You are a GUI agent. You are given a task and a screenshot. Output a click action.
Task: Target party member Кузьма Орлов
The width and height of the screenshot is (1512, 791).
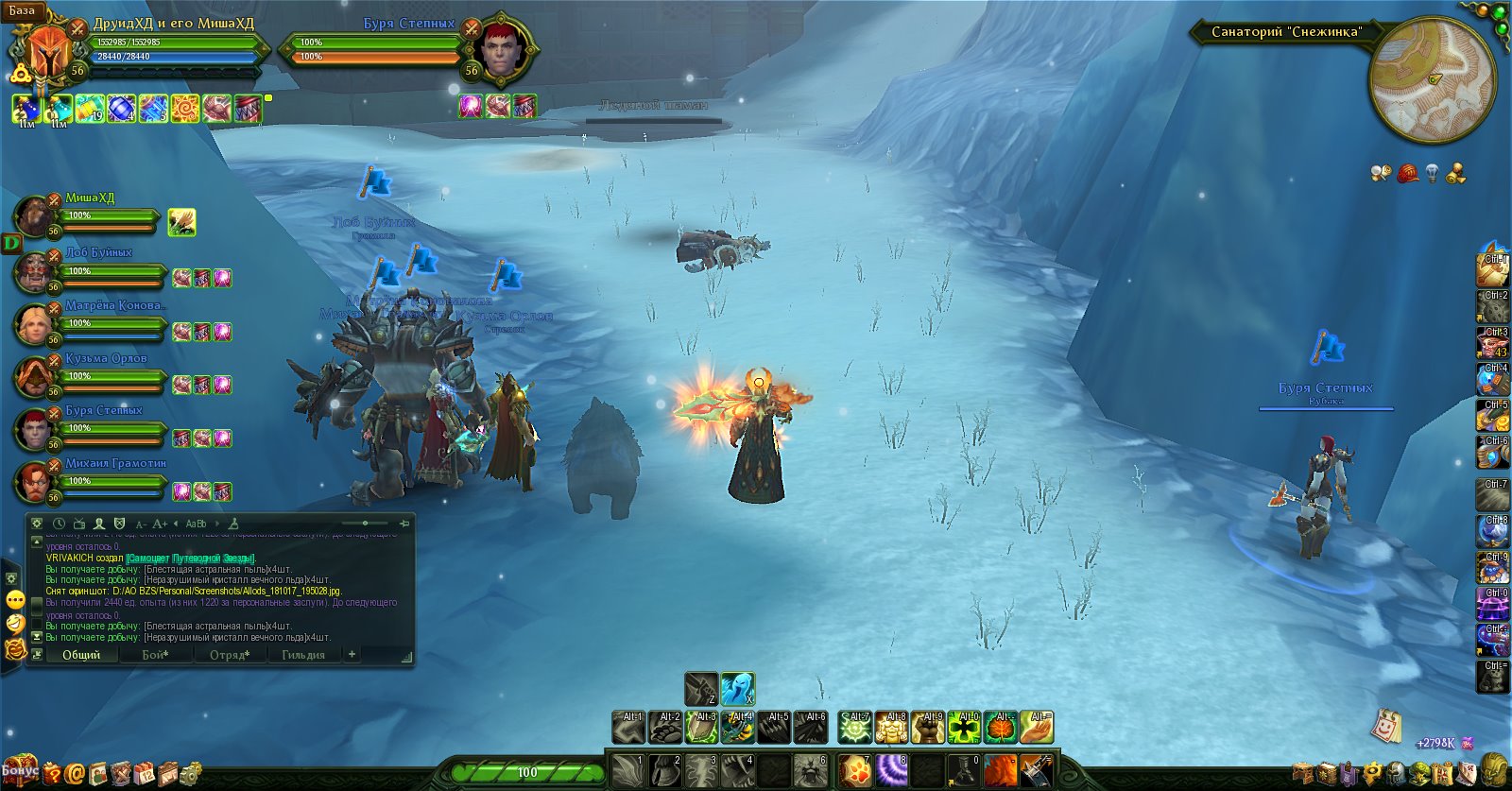34,376
